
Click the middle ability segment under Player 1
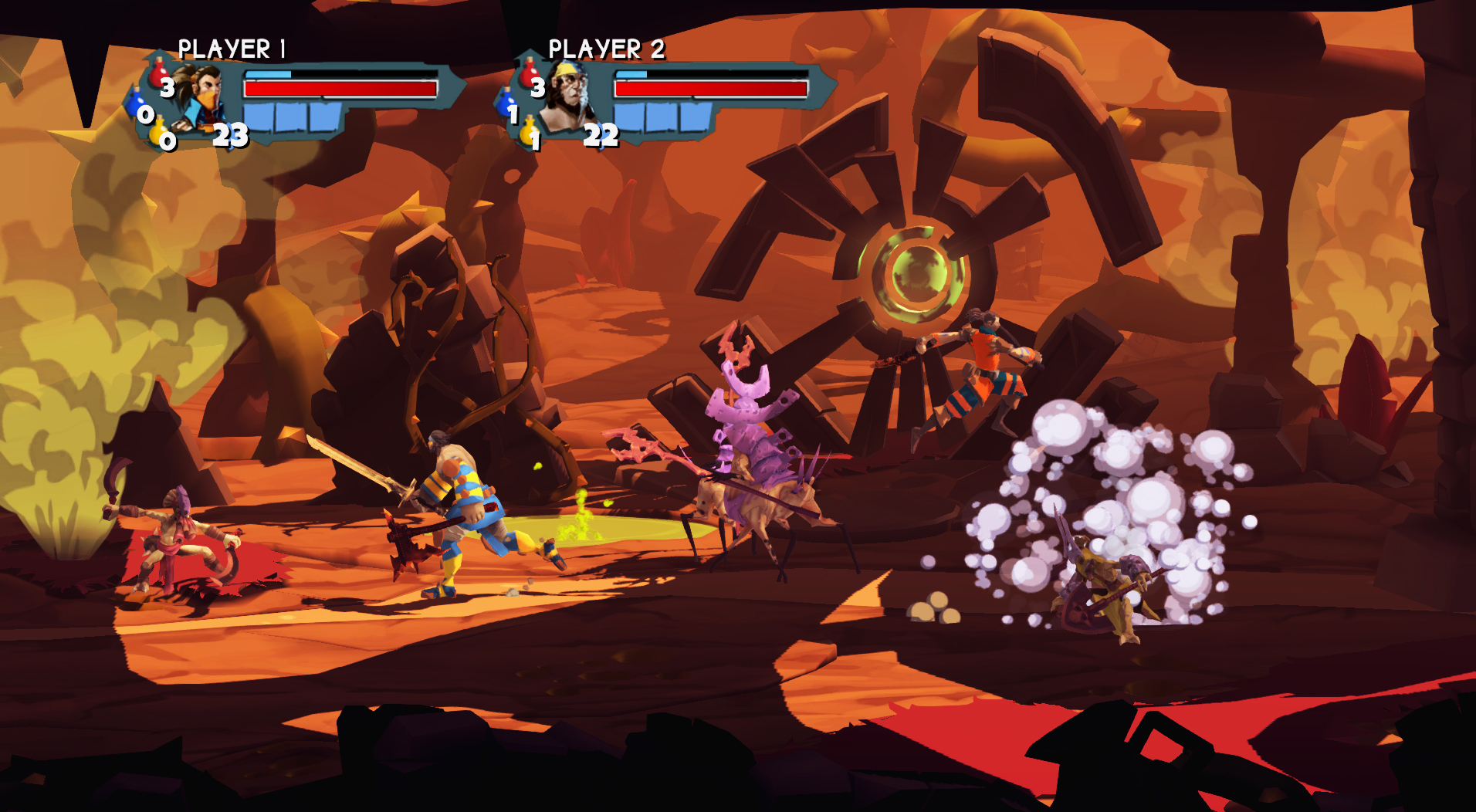(x=290, y=118)
